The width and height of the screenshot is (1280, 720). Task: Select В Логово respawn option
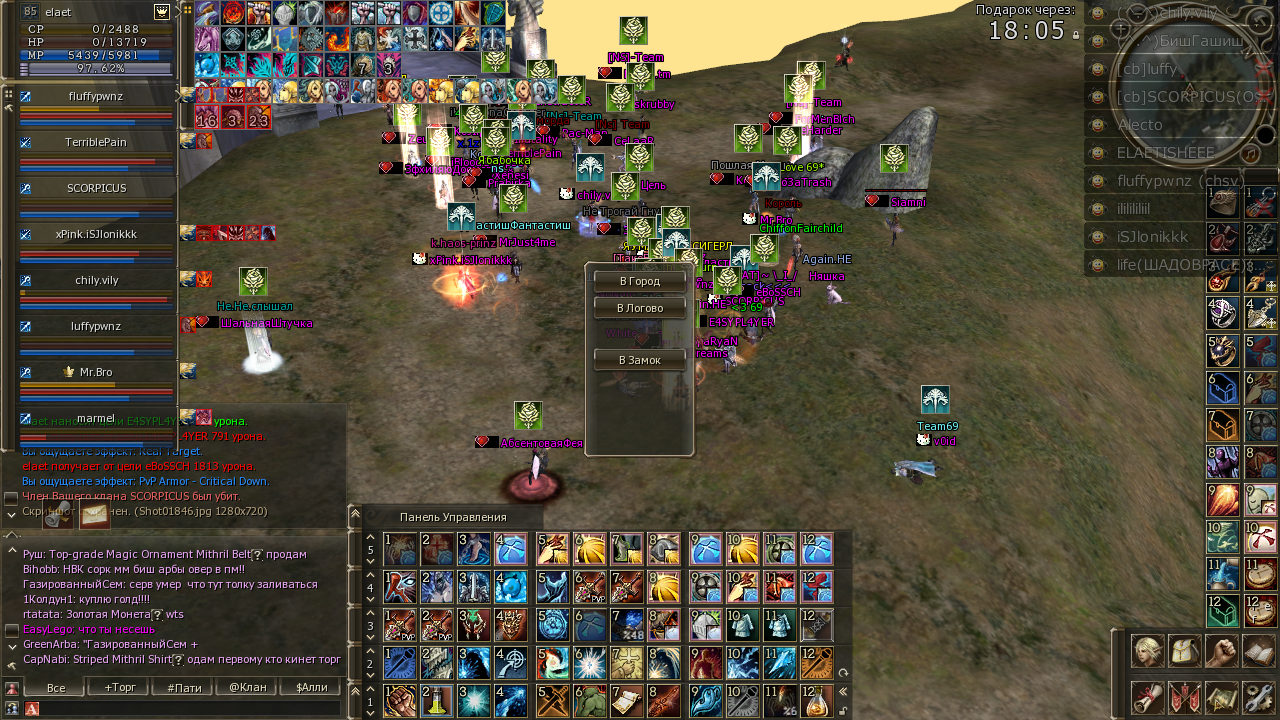(639, 308)
